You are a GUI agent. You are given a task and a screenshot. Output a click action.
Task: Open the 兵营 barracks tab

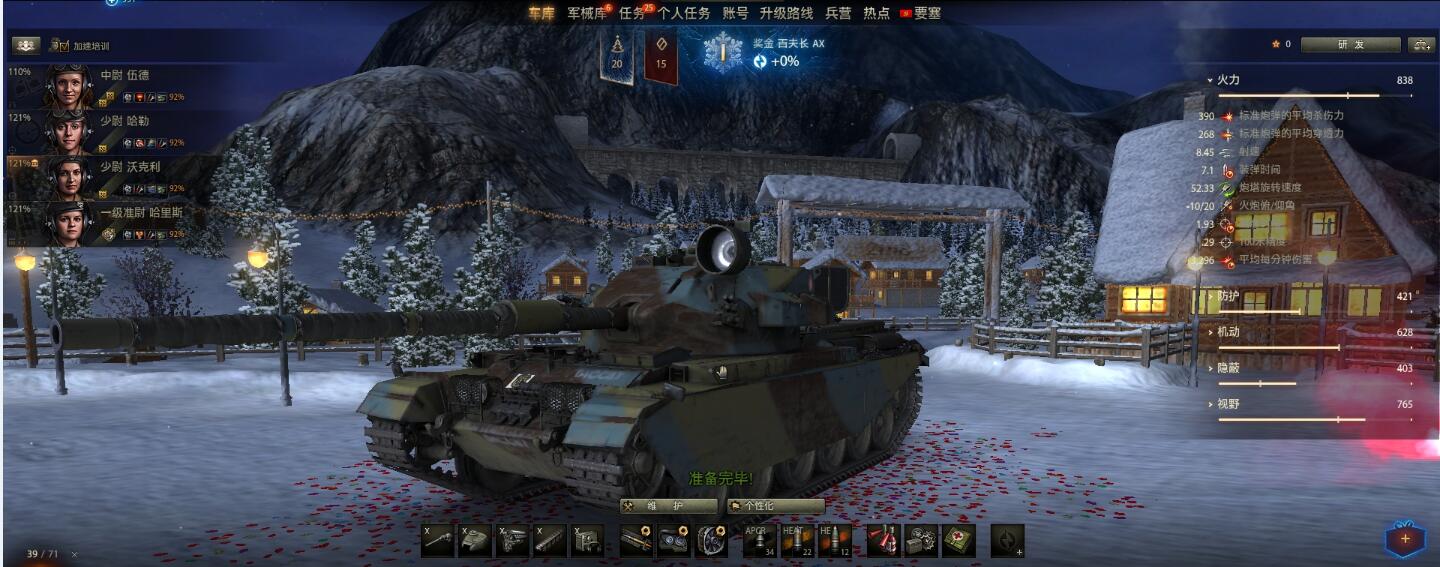(839, 13)
